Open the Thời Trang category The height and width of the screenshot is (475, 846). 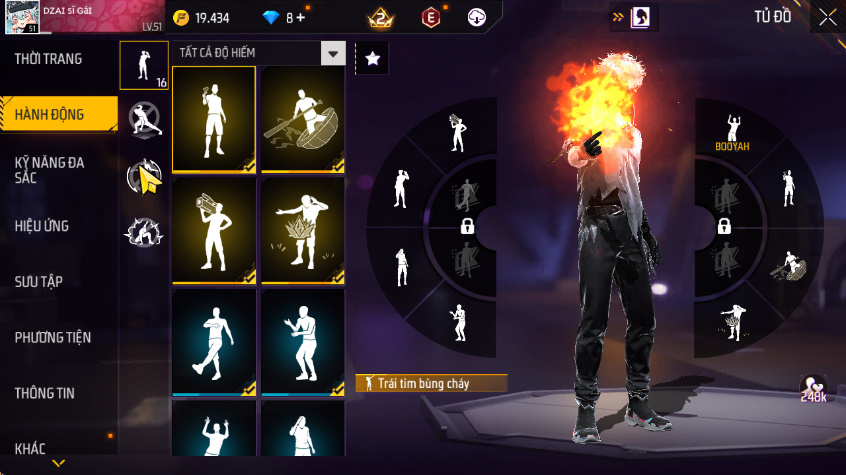pos(49,59)
